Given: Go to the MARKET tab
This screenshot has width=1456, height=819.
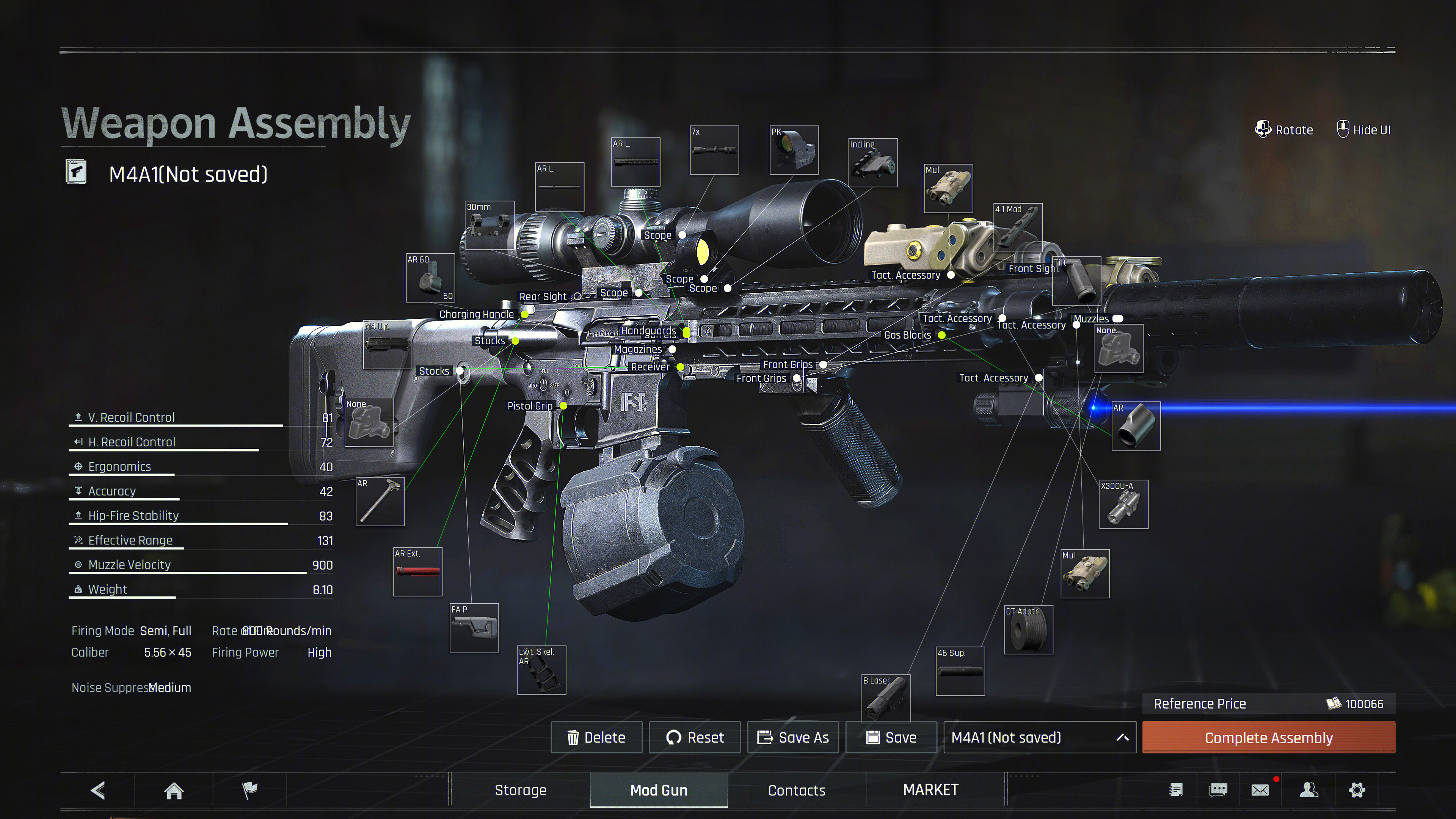Looking at the screenshot, I should tap(930, 790).
